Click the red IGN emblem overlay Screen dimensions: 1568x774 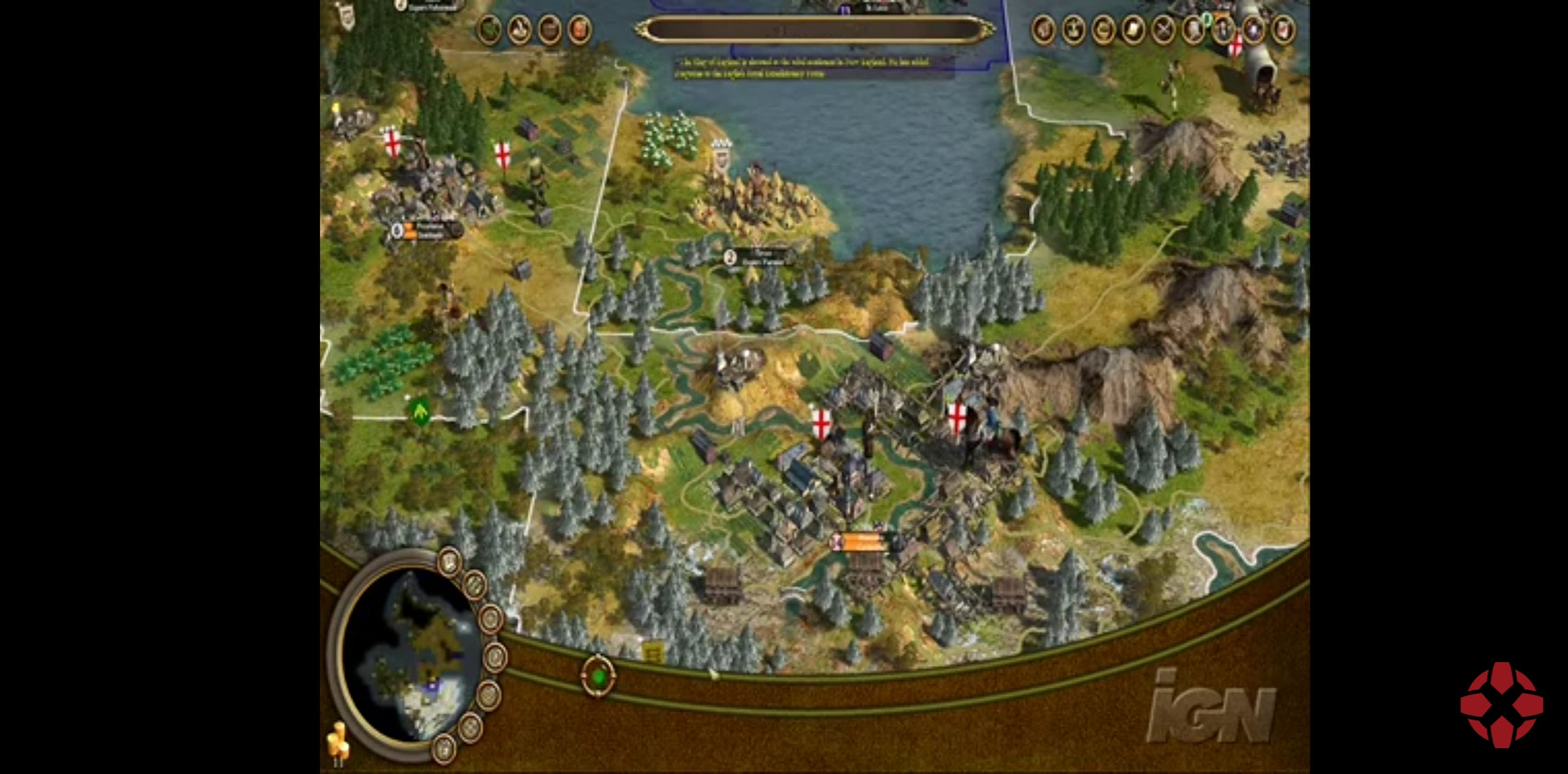pyautogui.click(x=1501, y=705)
